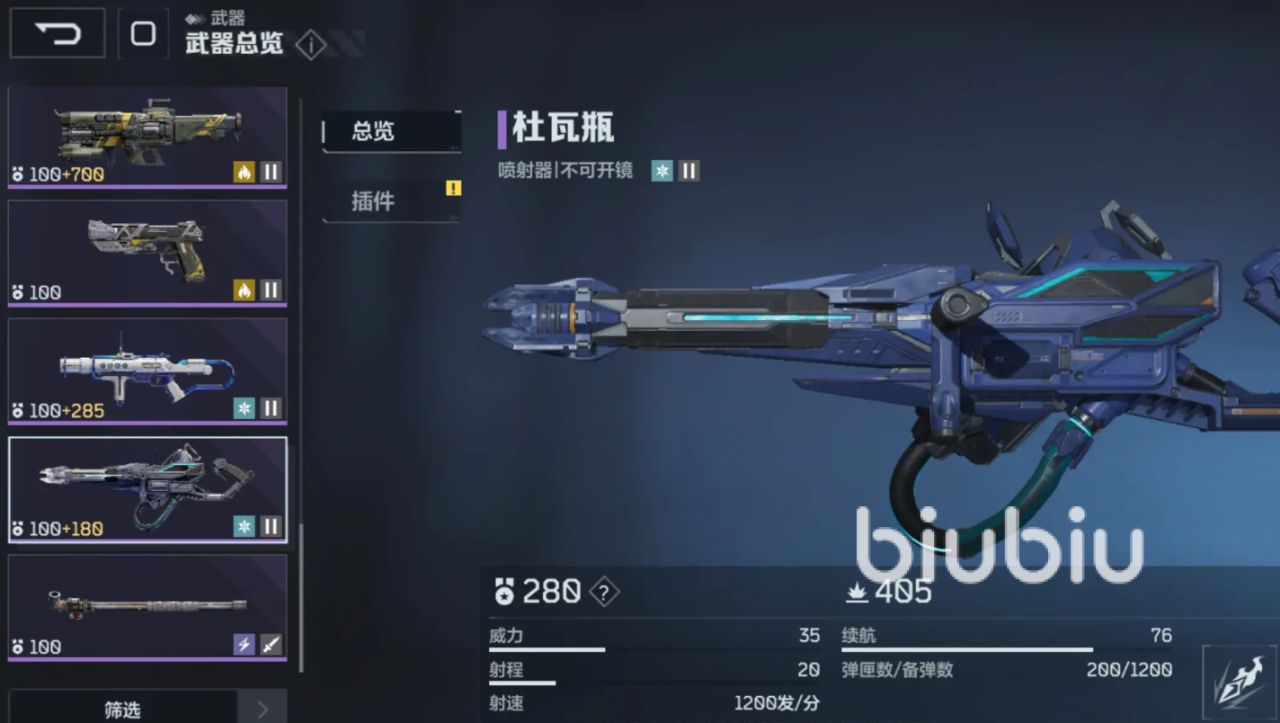Image resolution: width=1280 pixels, height=723 pixels.
Task: Select the green launcher weapon rated 100+700
Action: tap(147, 136)
